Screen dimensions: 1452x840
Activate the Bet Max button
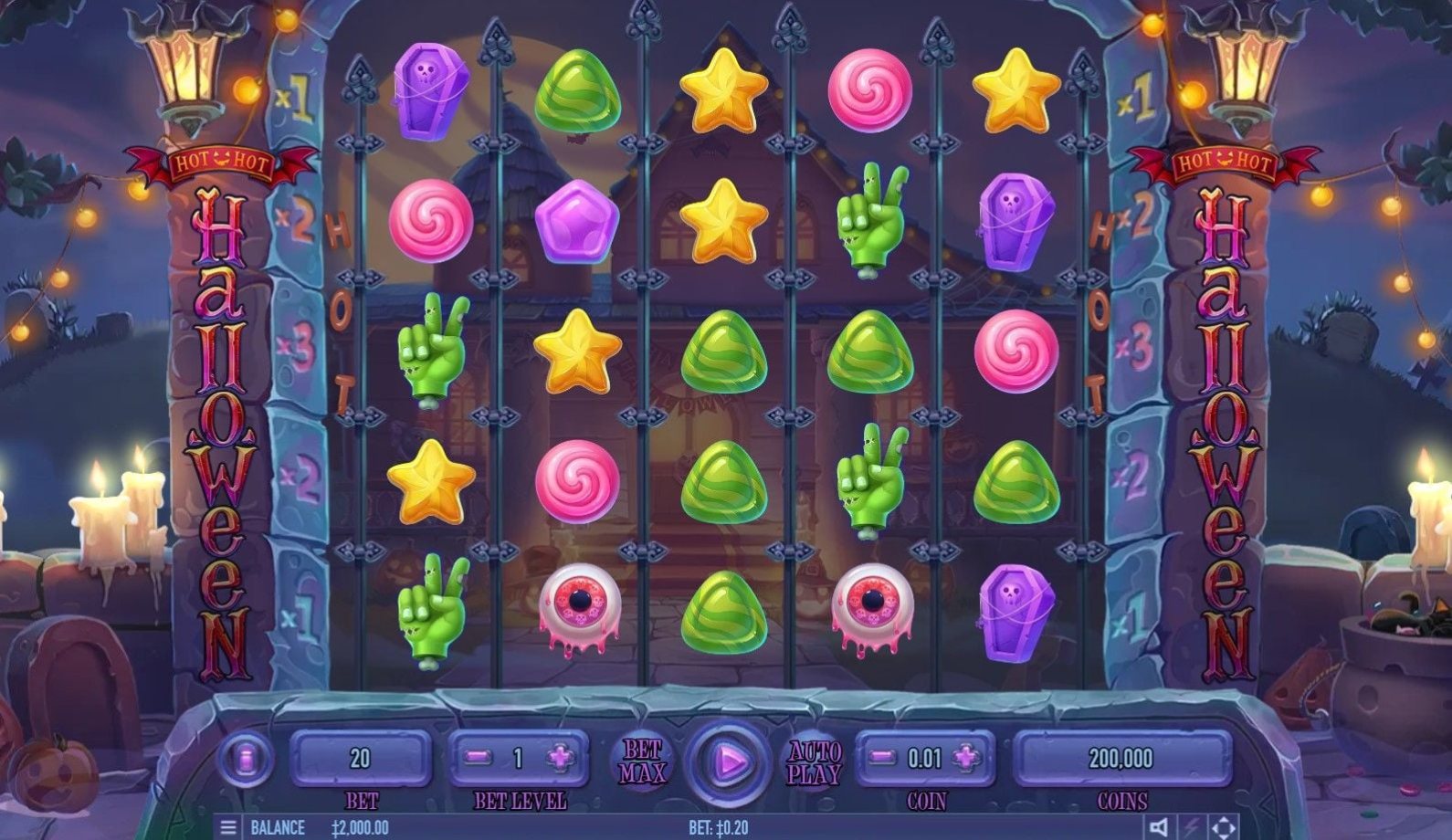pyautogui.click(x=642, y=761)
